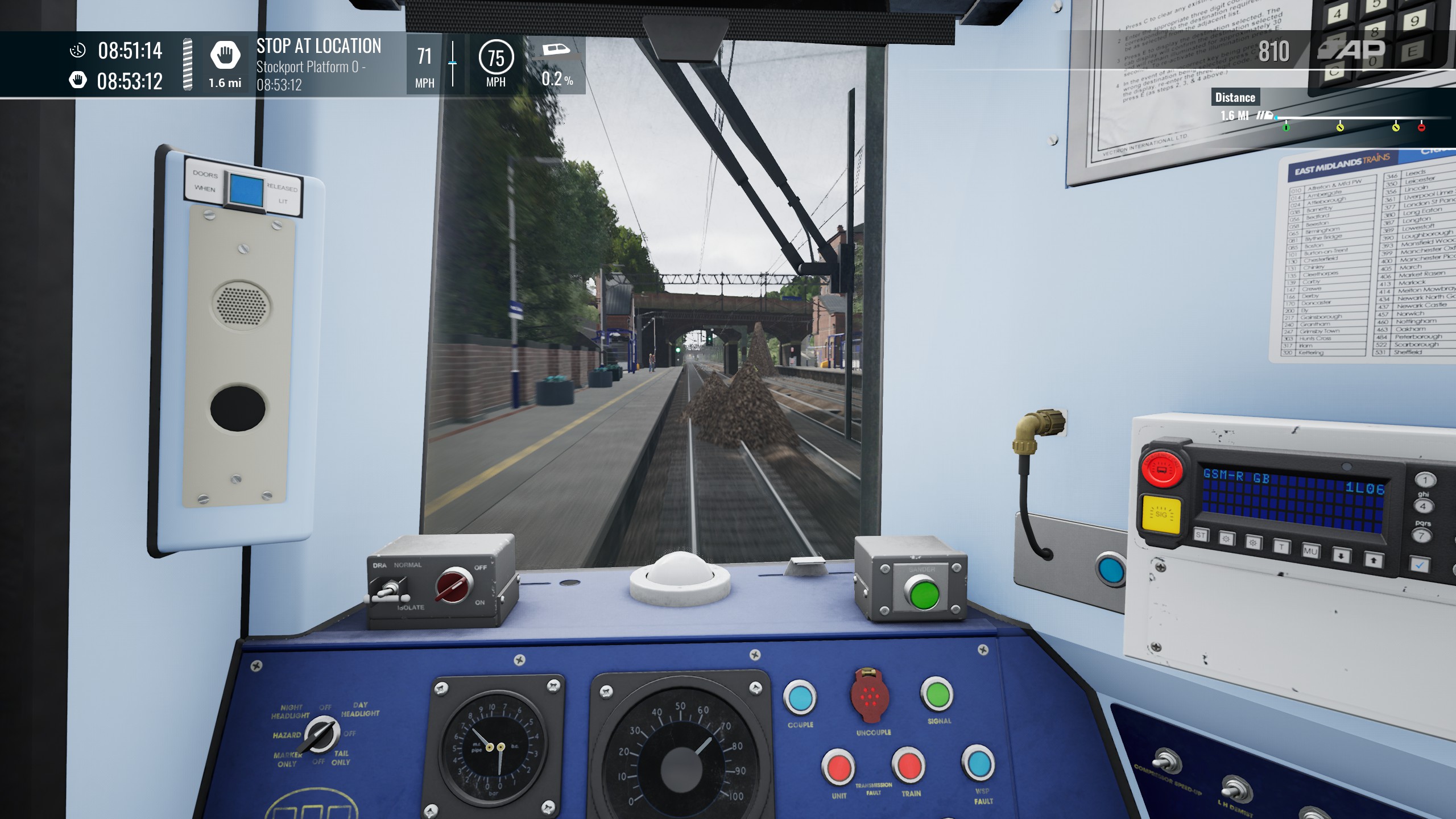Image resolution: width=1456 pixels, height=819 pixels.
Task: Click the green signal marker on the distance bar
Action: click(x=1286, y=127)
